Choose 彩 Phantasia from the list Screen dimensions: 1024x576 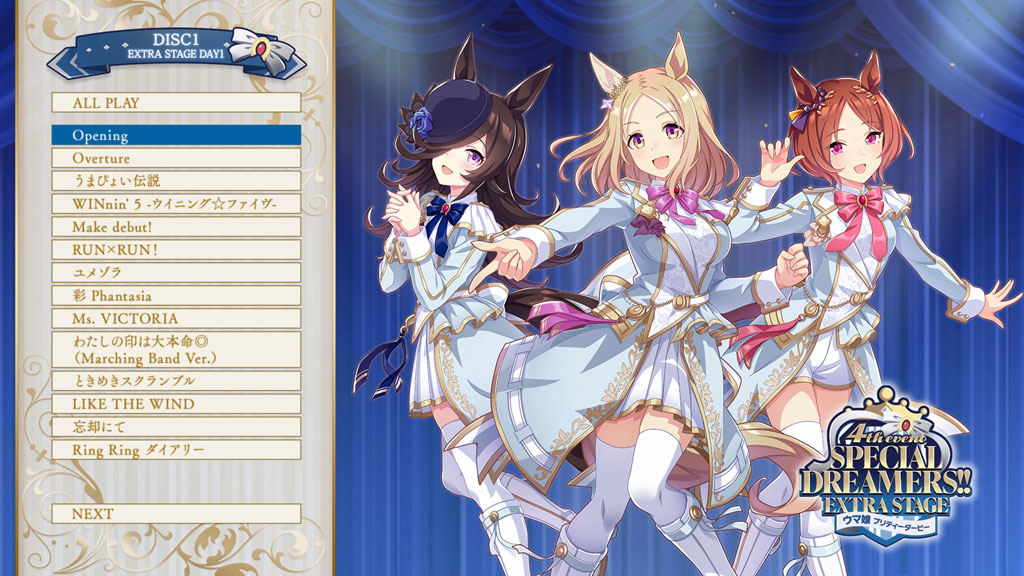pos(176,296)
